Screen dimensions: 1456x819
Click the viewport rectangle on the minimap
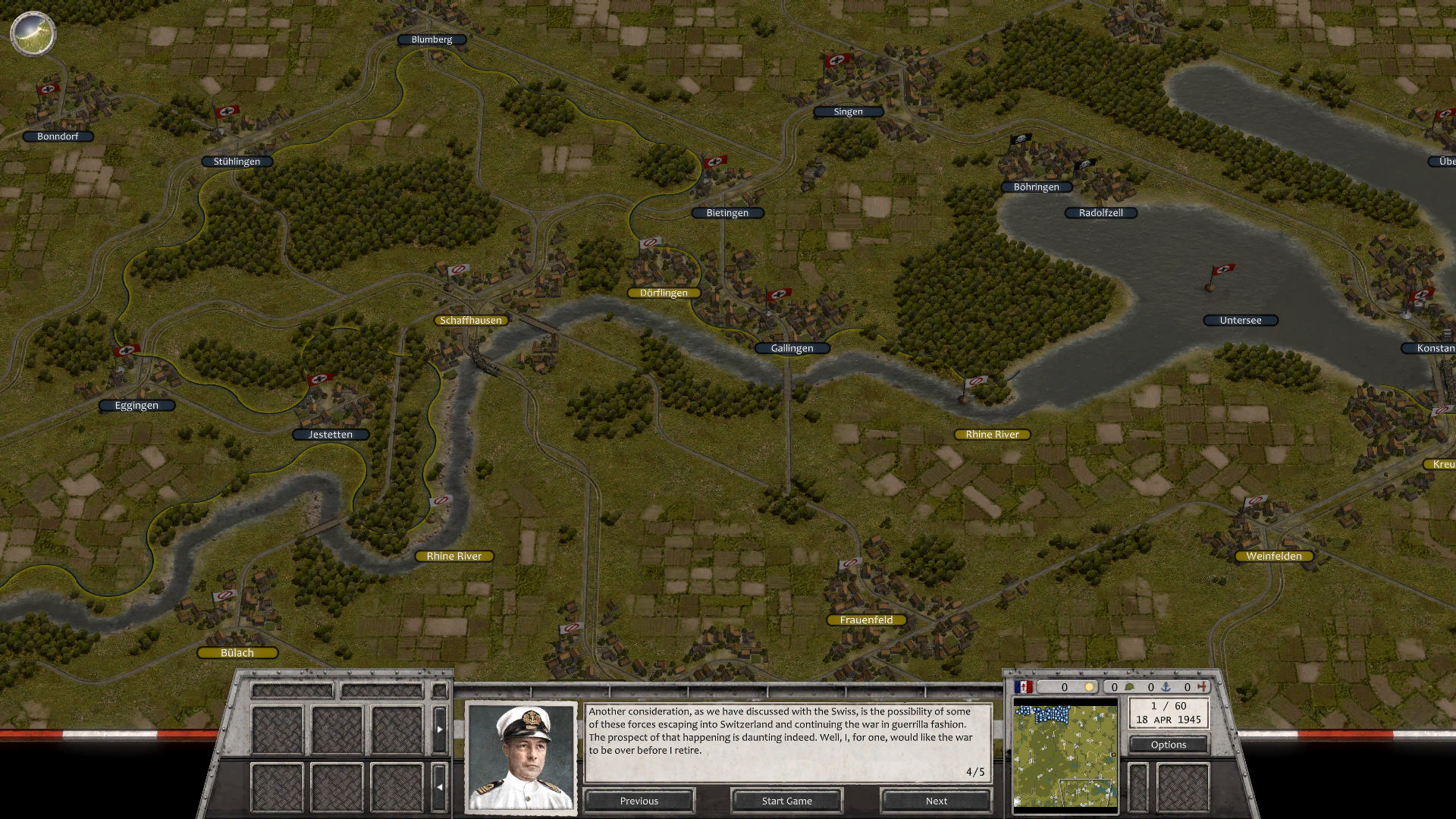[x=1086, y=792]
